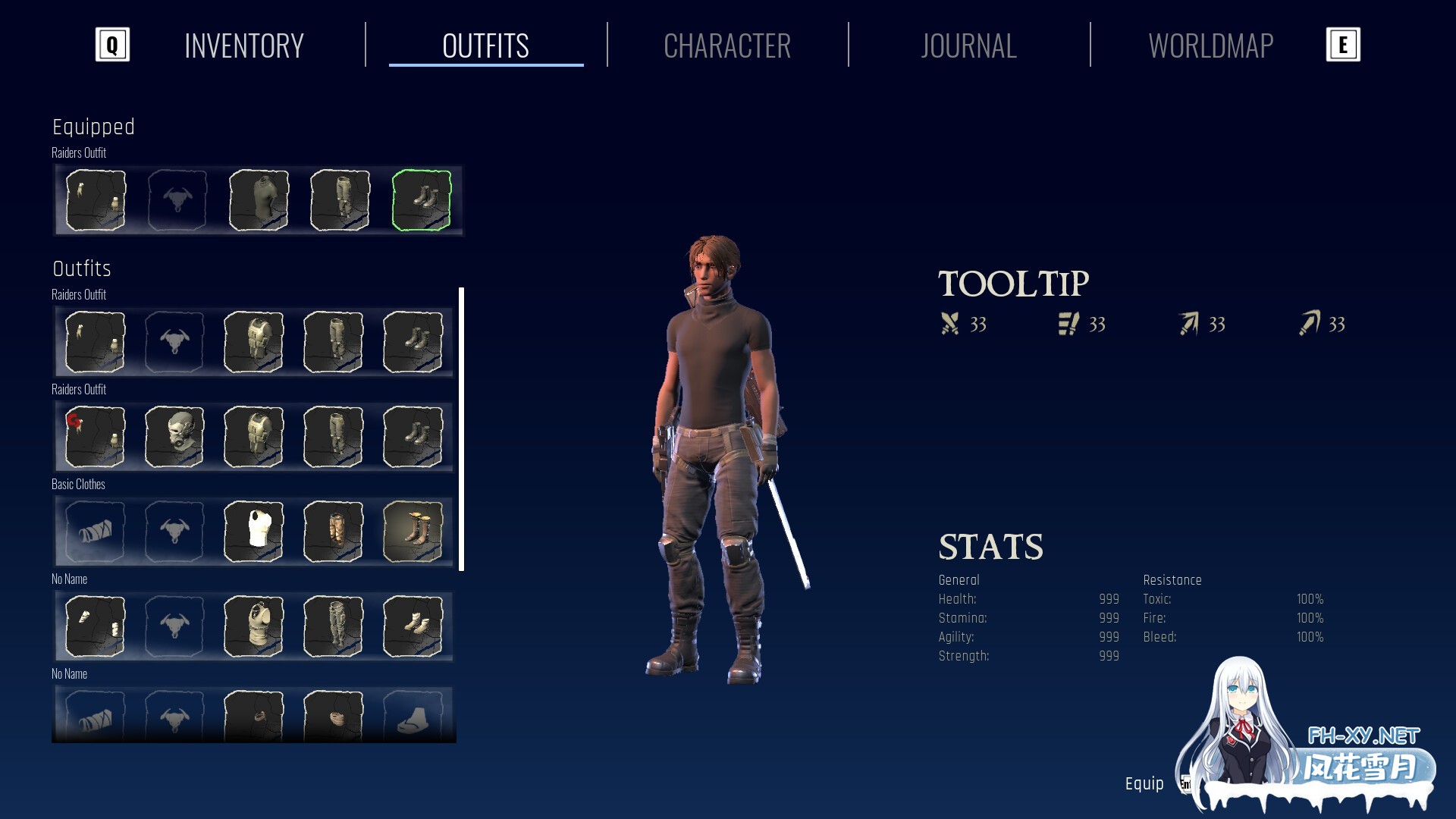The image size is (1456, 819).
Task: Show the Worldmap tab
Action: 1210,46
